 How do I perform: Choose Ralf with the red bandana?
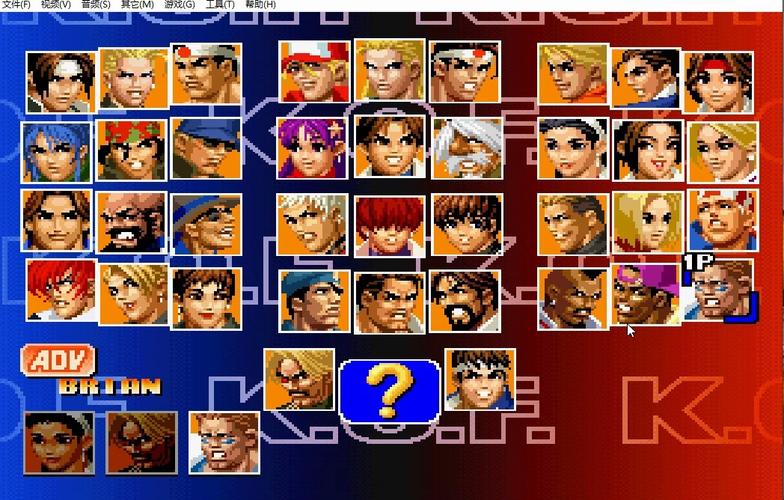(132, 149)
